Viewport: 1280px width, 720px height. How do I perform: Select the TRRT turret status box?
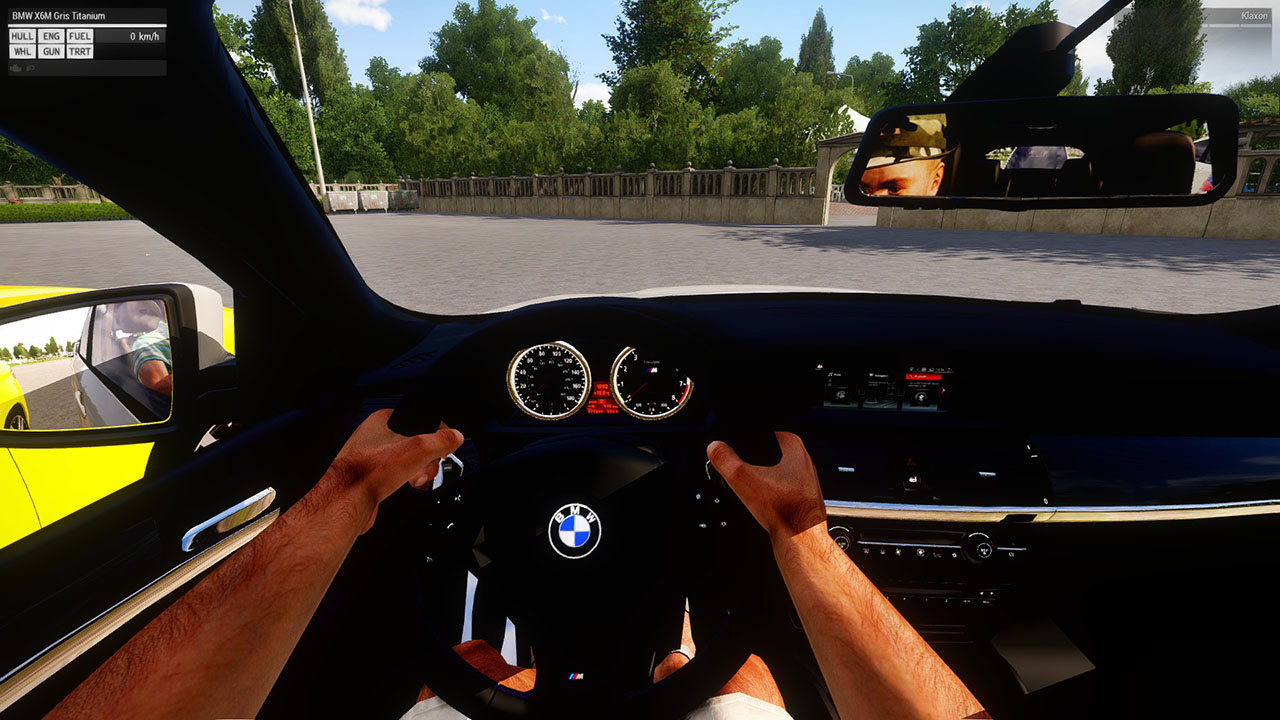(80, 51)
